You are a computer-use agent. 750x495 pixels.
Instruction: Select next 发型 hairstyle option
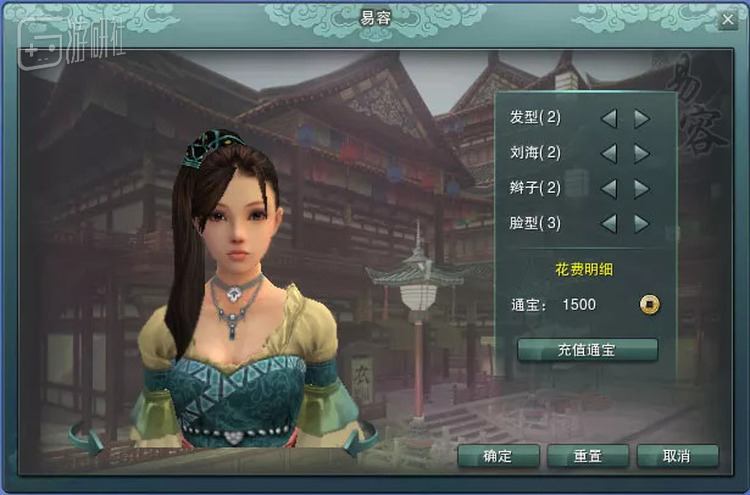641,118
